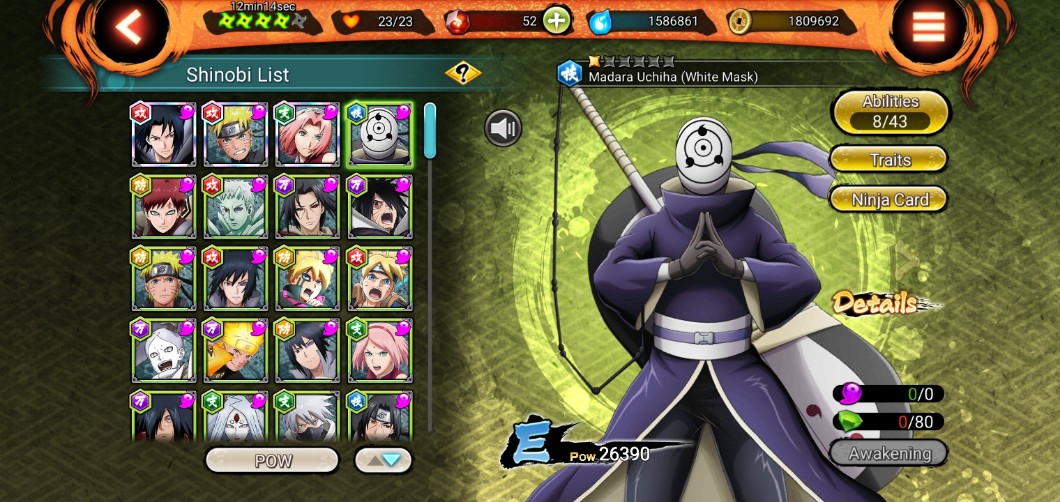Add ninja pearls with the plus button

tap(556, 20)
